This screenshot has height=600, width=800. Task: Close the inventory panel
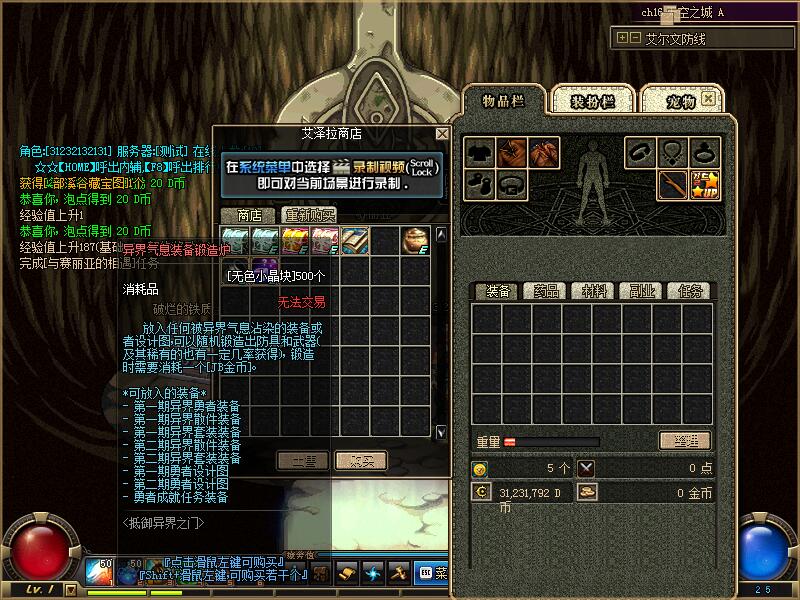[709, 98]
